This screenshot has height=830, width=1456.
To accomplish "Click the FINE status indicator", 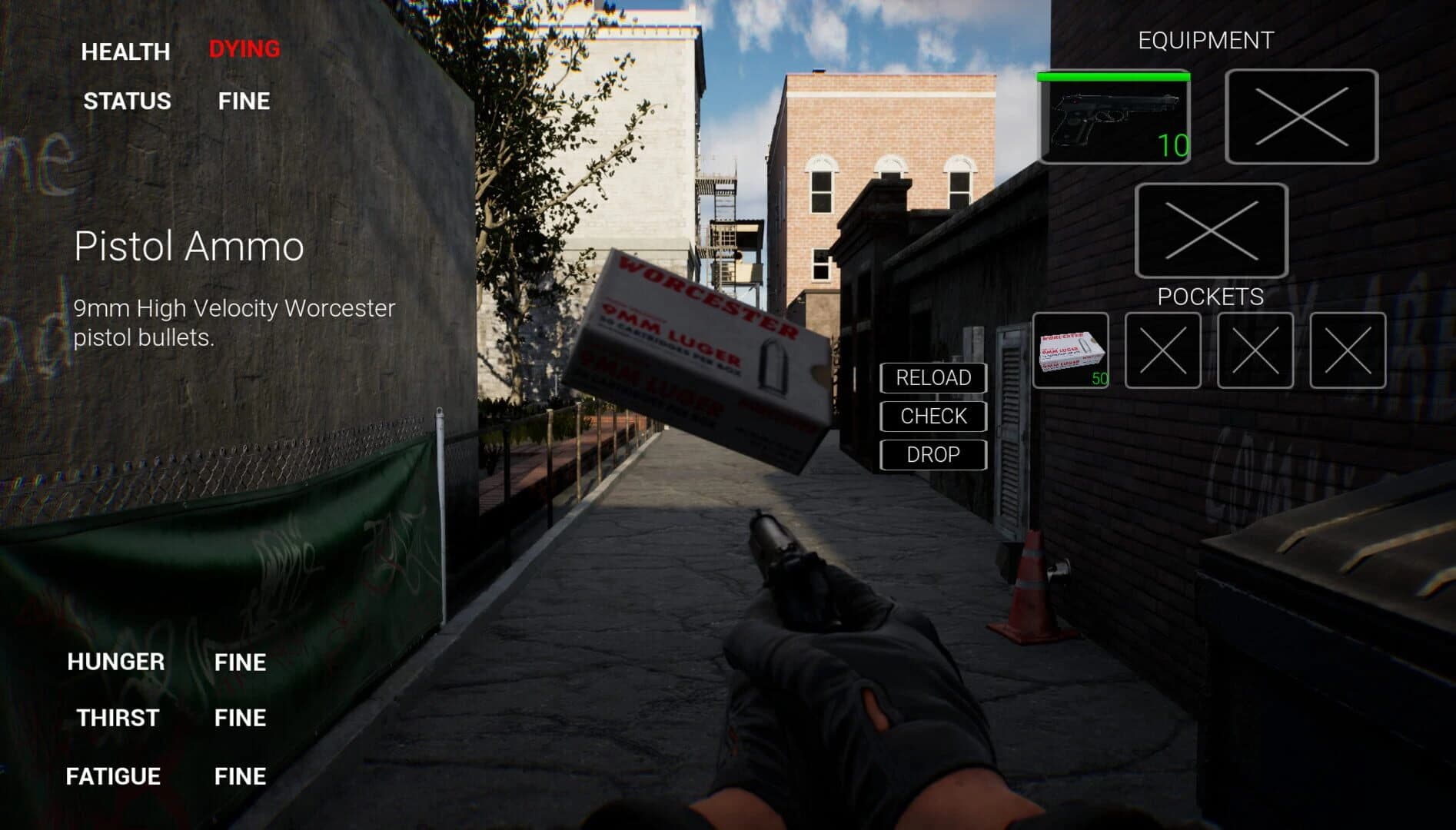I will click(244, 101).
